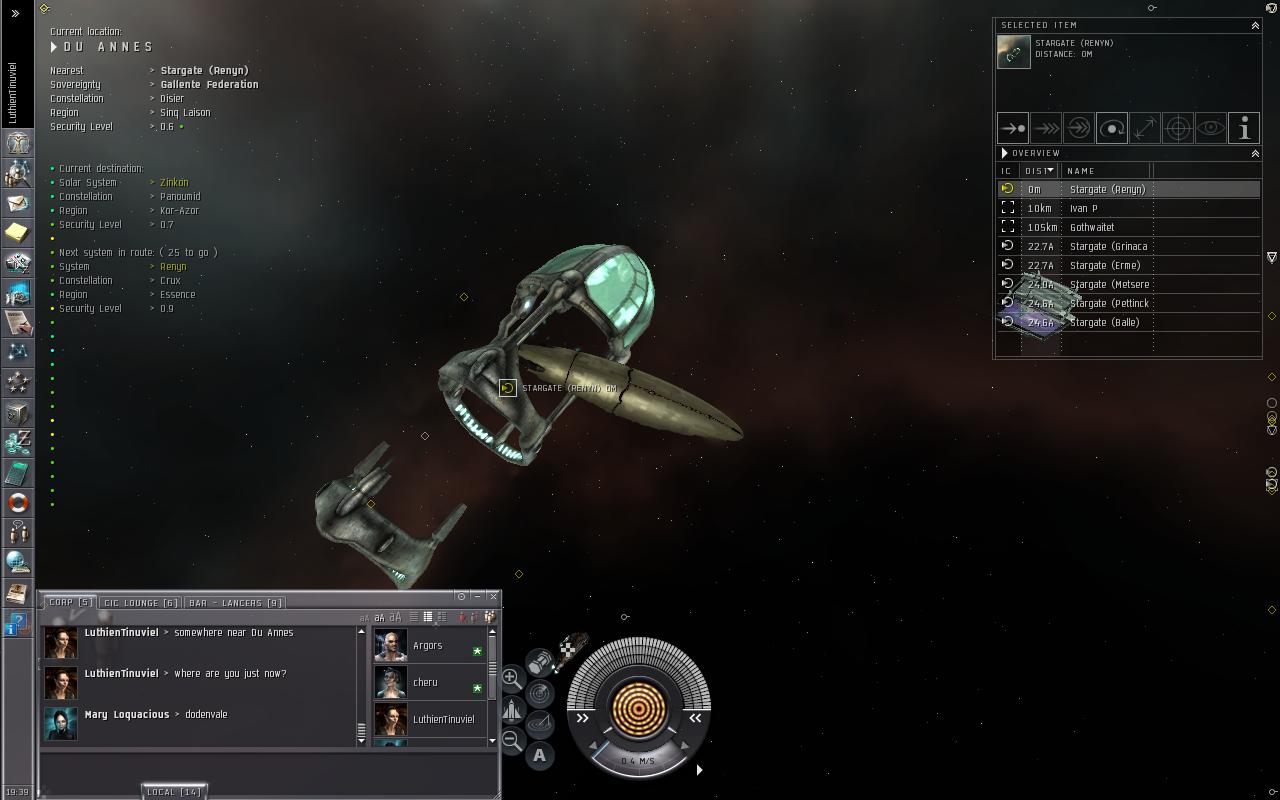Switch to CIC Lounge chat tab

(141, 603)
